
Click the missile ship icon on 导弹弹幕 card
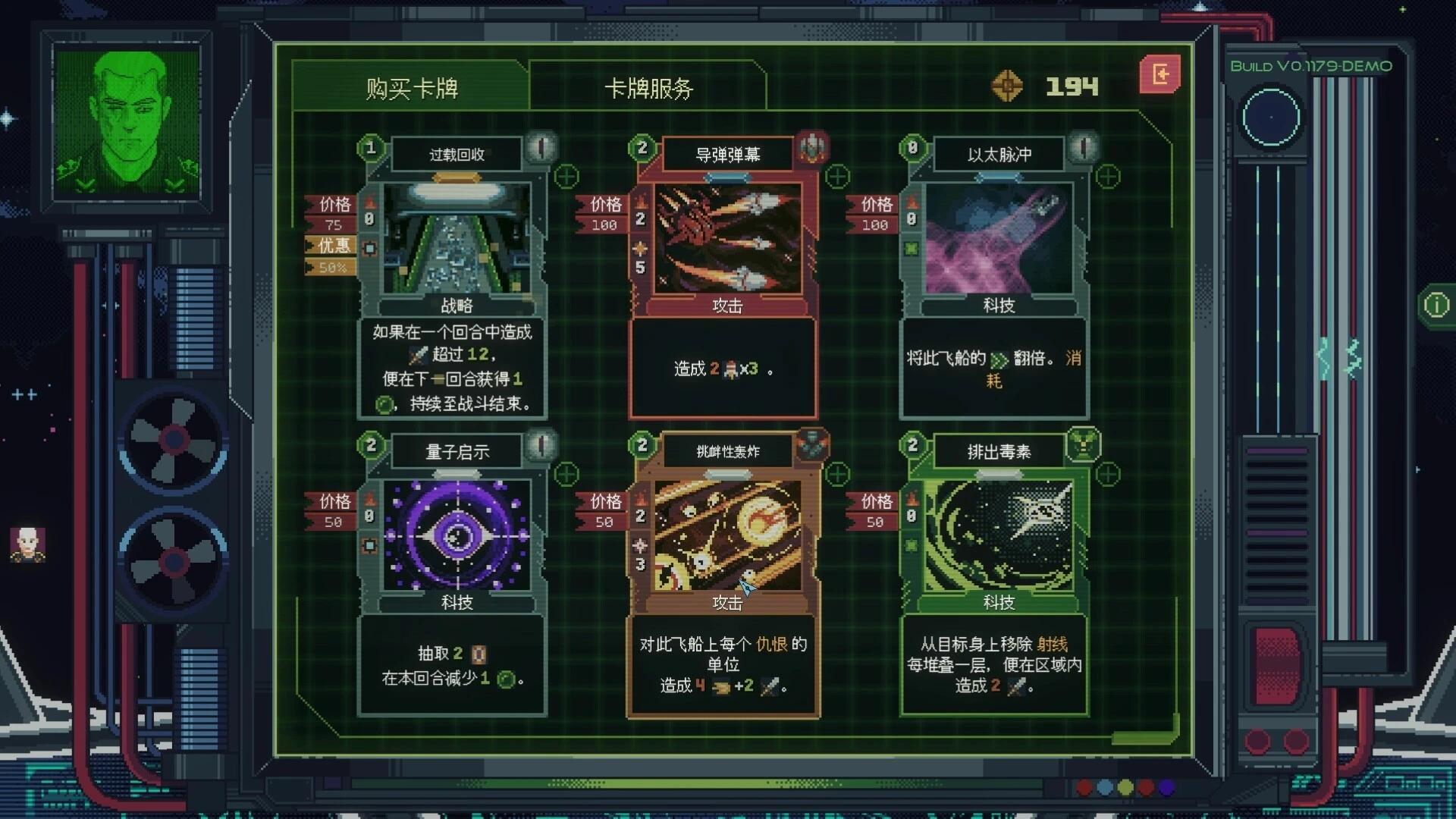[813, 149]
